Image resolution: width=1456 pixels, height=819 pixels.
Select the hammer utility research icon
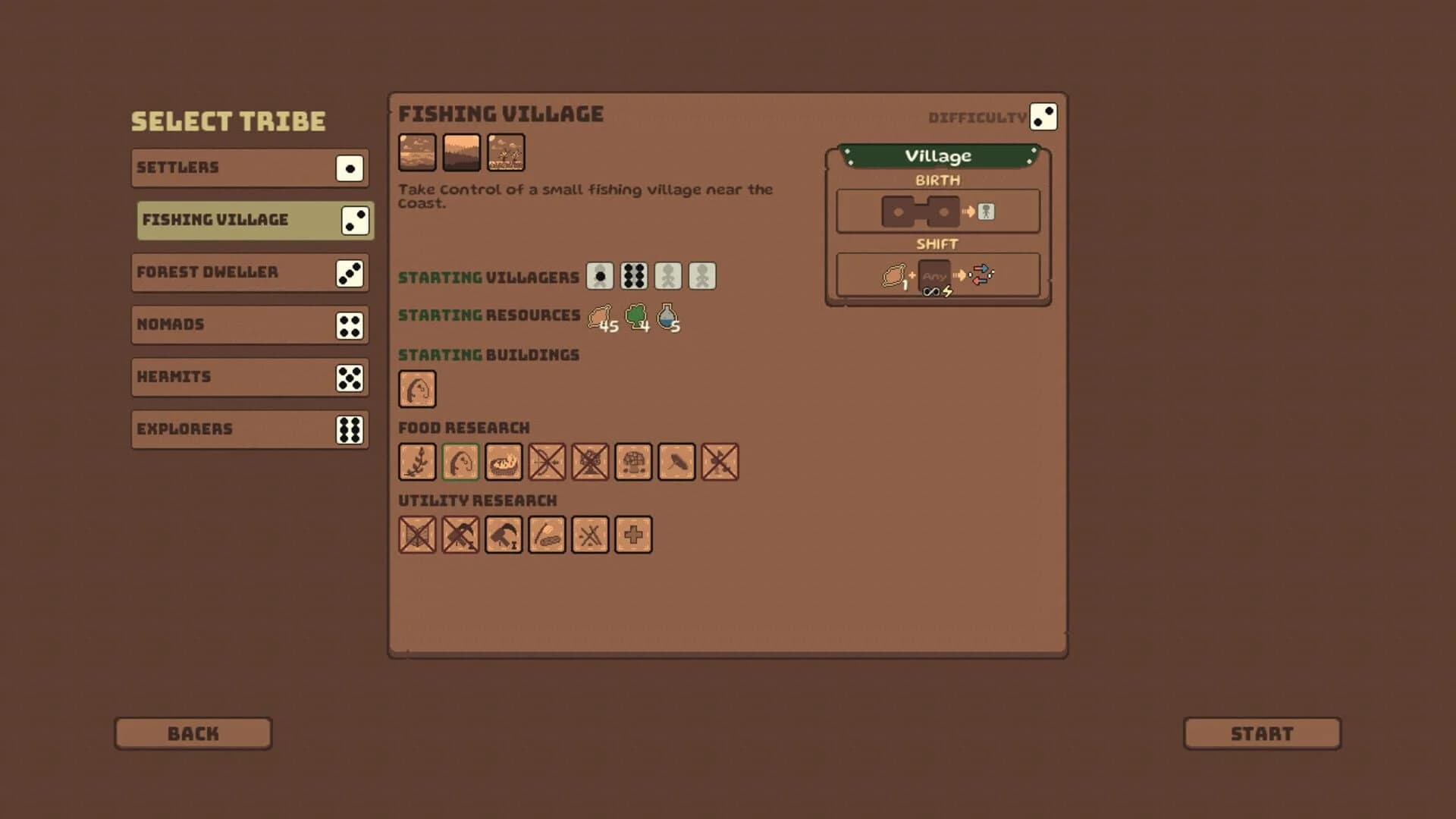click(x=504, y=535)
